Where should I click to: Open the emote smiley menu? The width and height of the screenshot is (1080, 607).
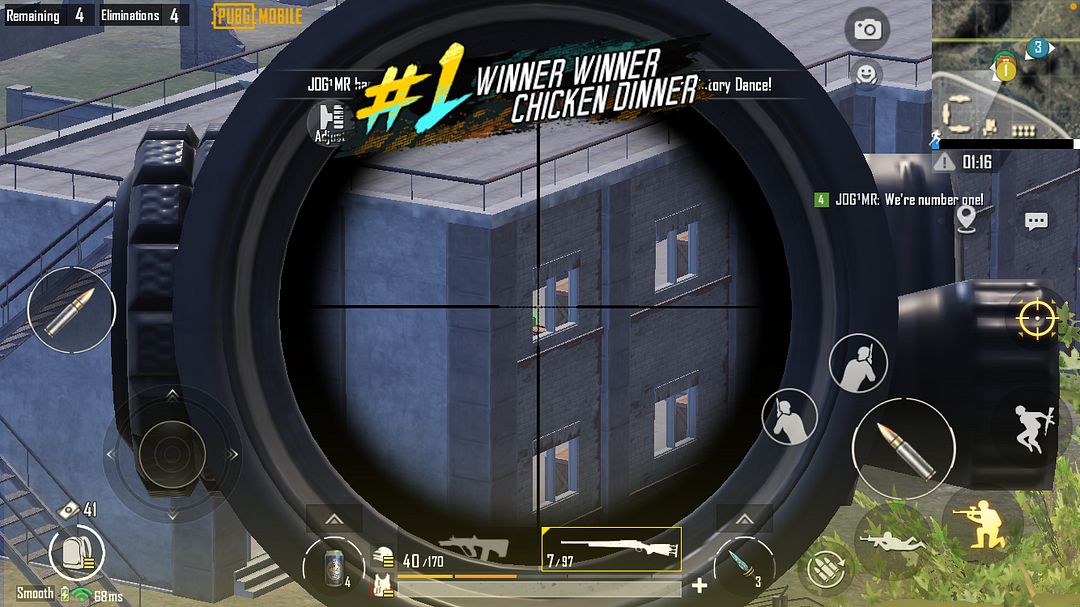pos(866,73)
